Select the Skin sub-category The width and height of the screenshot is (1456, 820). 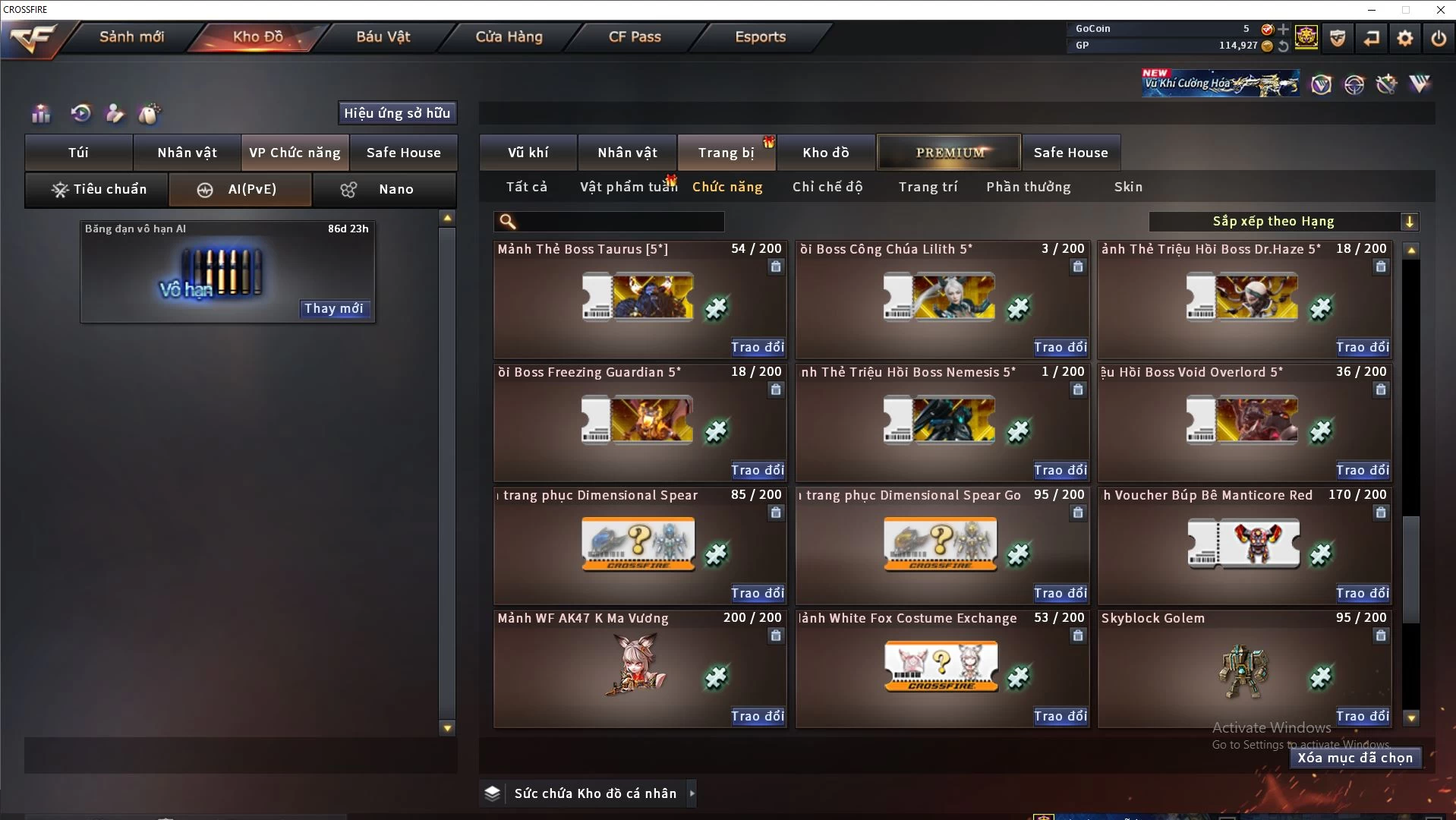[x=1128, y=187]
